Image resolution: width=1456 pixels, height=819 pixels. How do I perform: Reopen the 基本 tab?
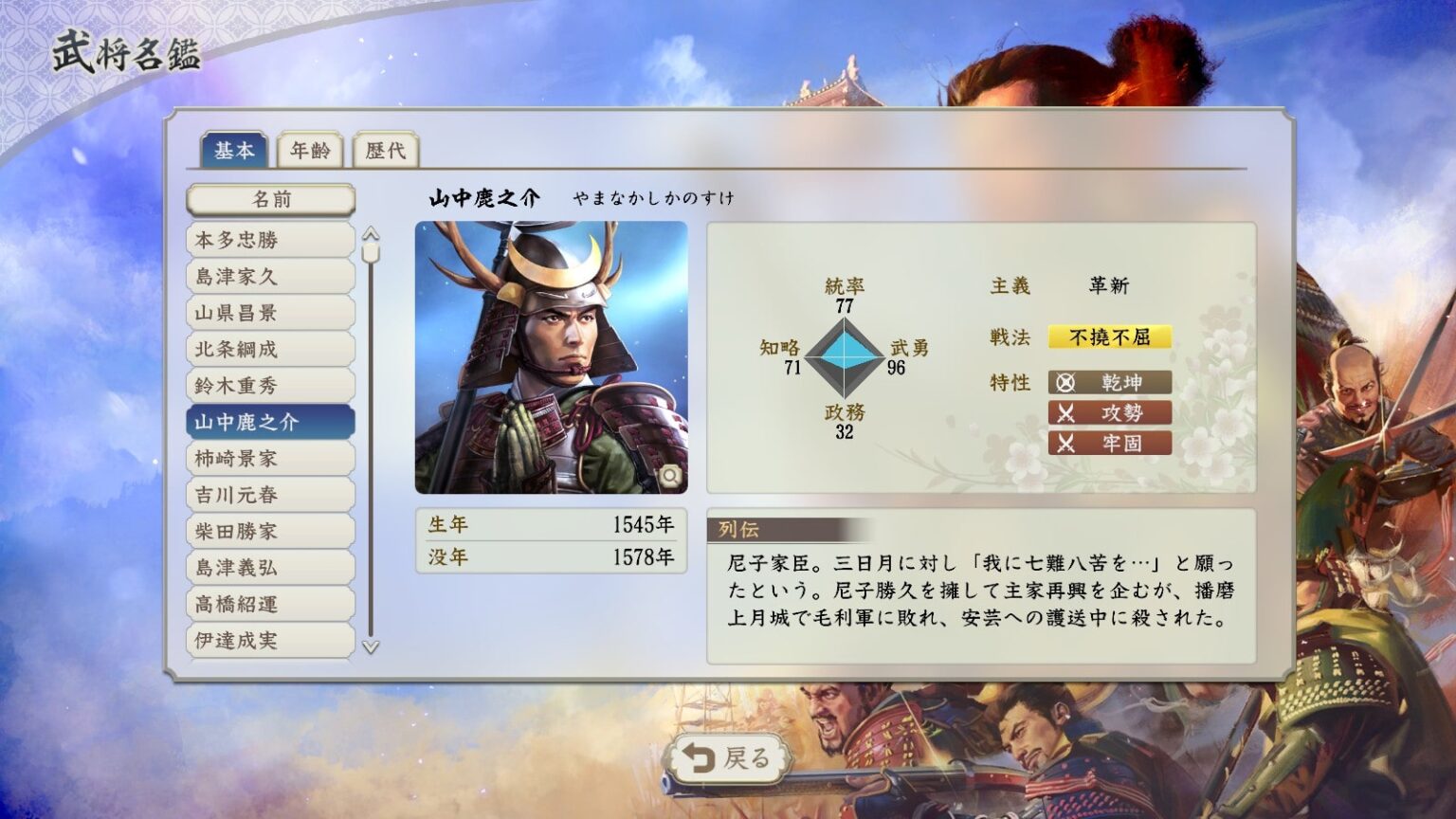coord(234,151)
